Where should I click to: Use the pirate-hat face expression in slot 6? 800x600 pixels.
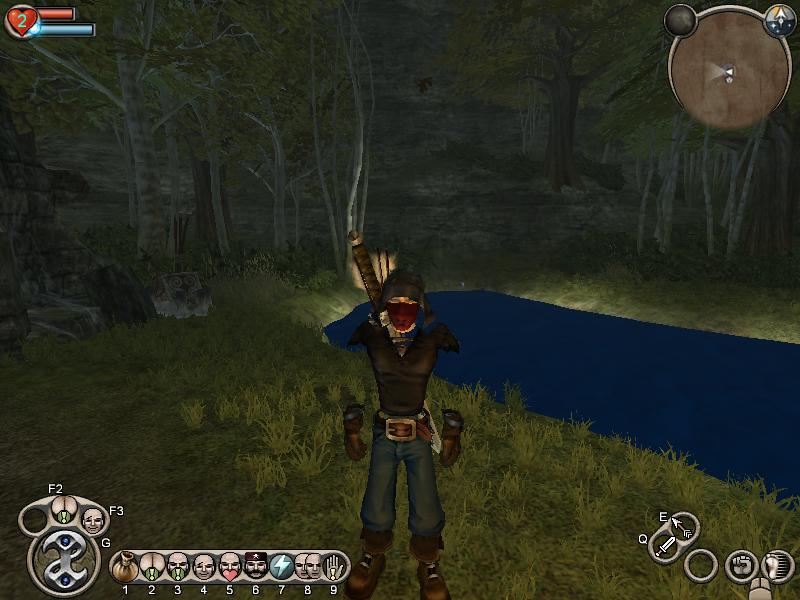(x=256, y=567)
